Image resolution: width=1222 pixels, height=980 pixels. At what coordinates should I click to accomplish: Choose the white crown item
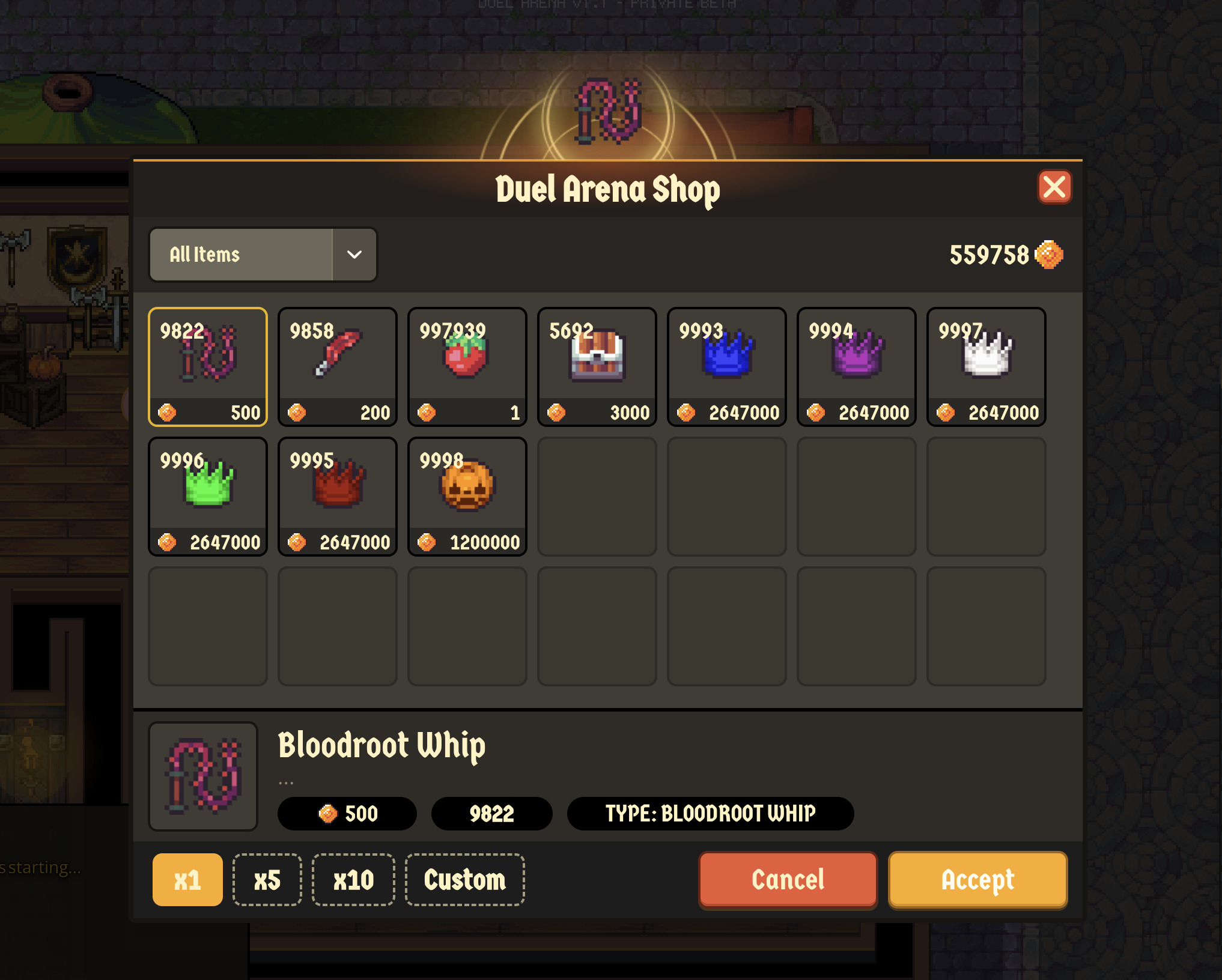[986, 366]
